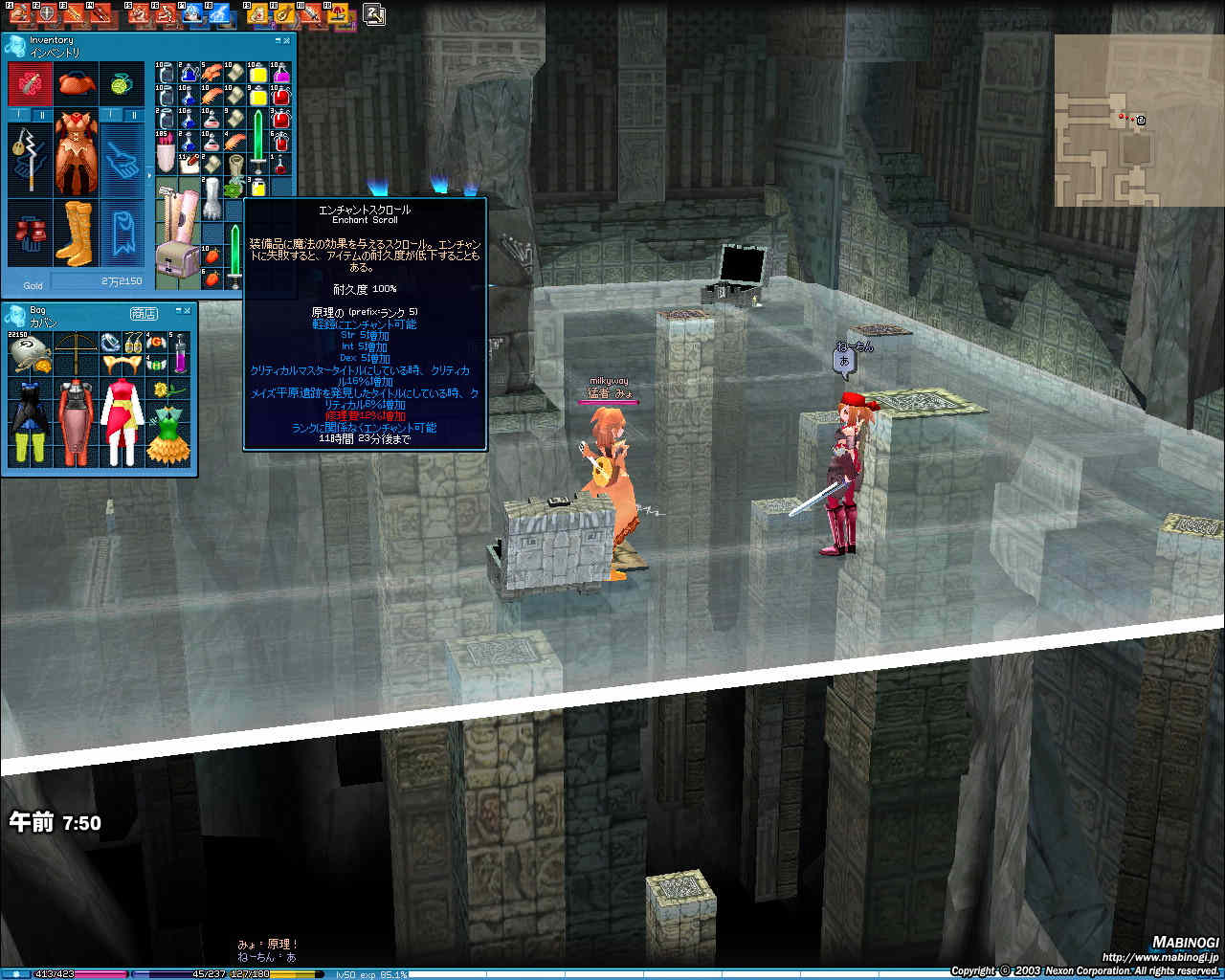
Task: Activate the F2 shield defense skill
Action: pyautogui.click(x=44, y=14)
